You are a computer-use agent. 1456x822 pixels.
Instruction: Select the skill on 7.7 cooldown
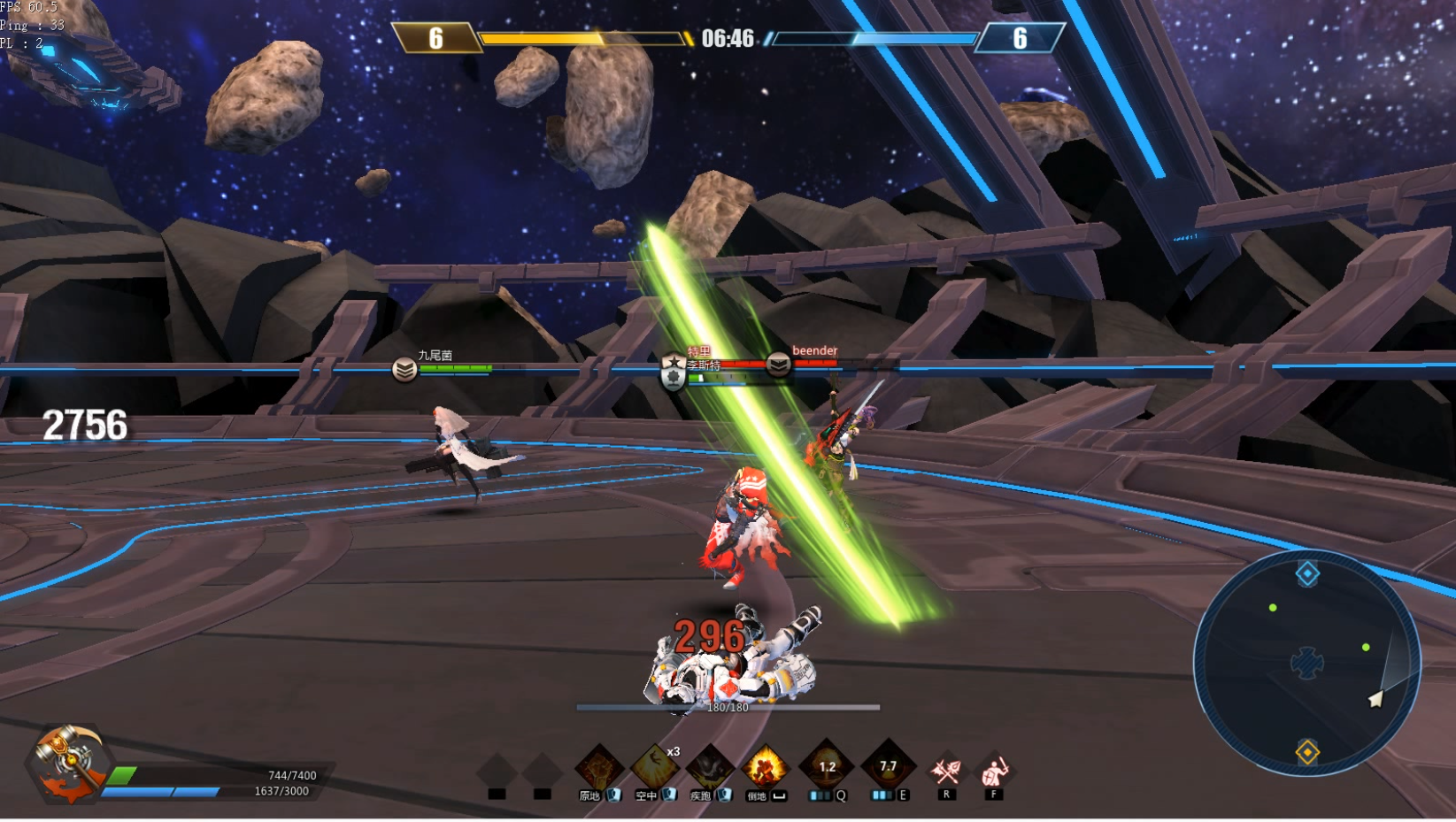pyautogui.click(x=888, y=765)
